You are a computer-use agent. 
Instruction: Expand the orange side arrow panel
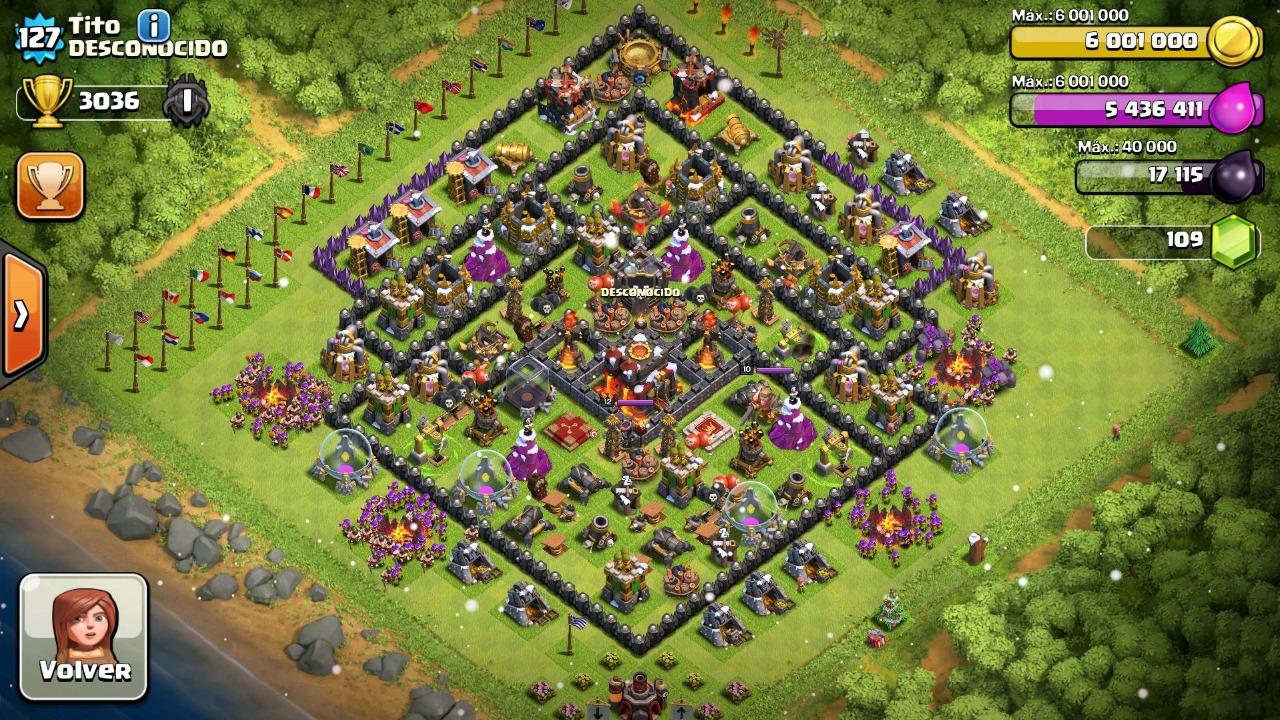(x=22, y=315)
